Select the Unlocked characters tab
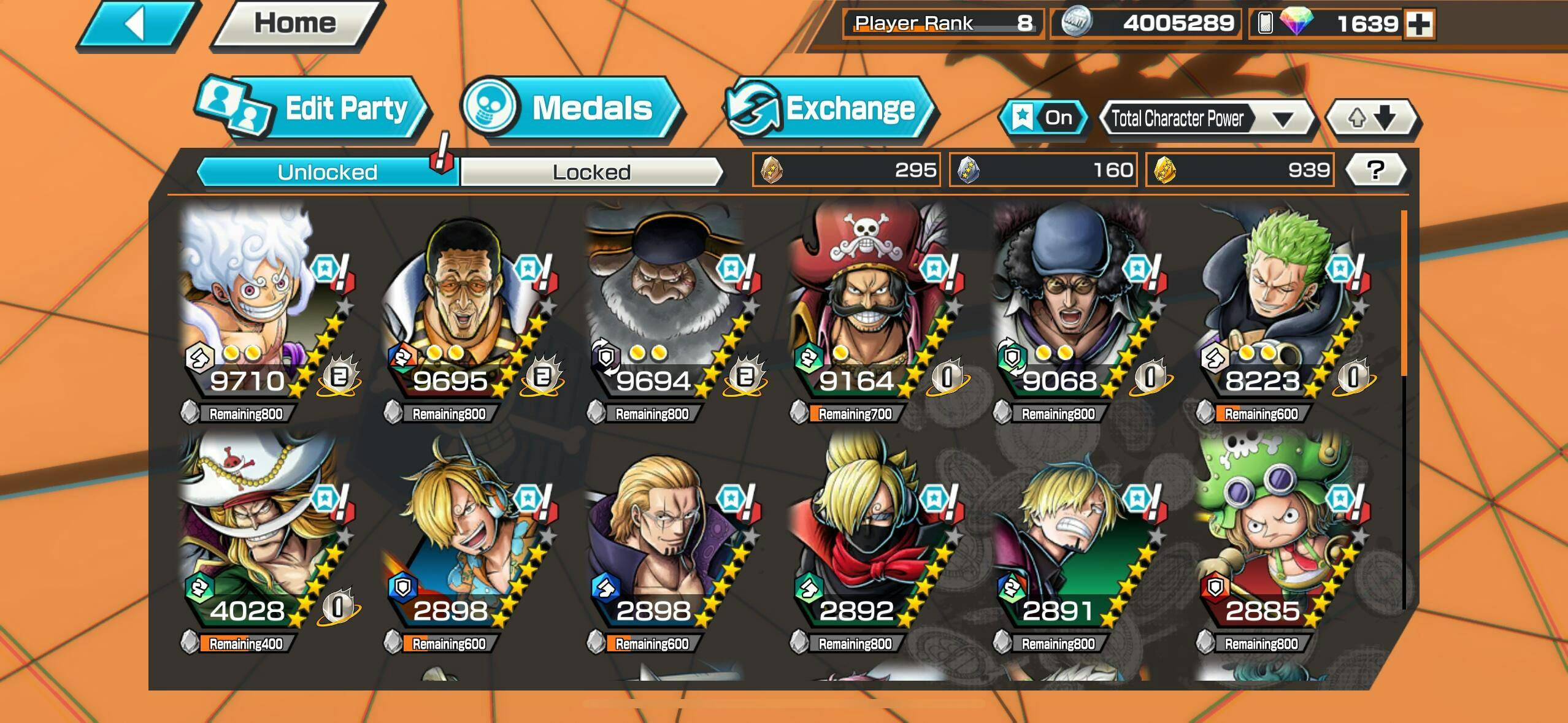This screenshot has width=1568, height=723. pyautogui.click(x=326, y=172)
